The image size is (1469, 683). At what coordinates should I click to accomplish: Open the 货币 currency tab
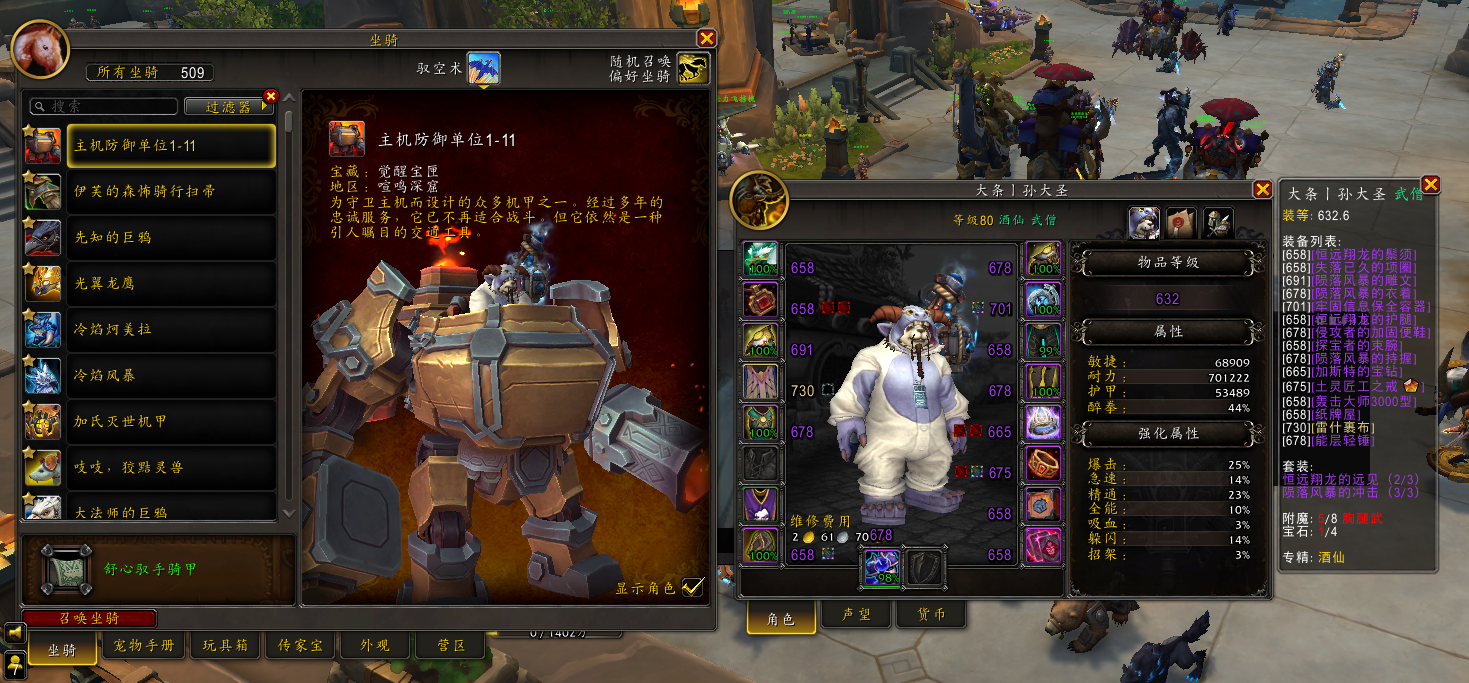(x=933, y=615)
